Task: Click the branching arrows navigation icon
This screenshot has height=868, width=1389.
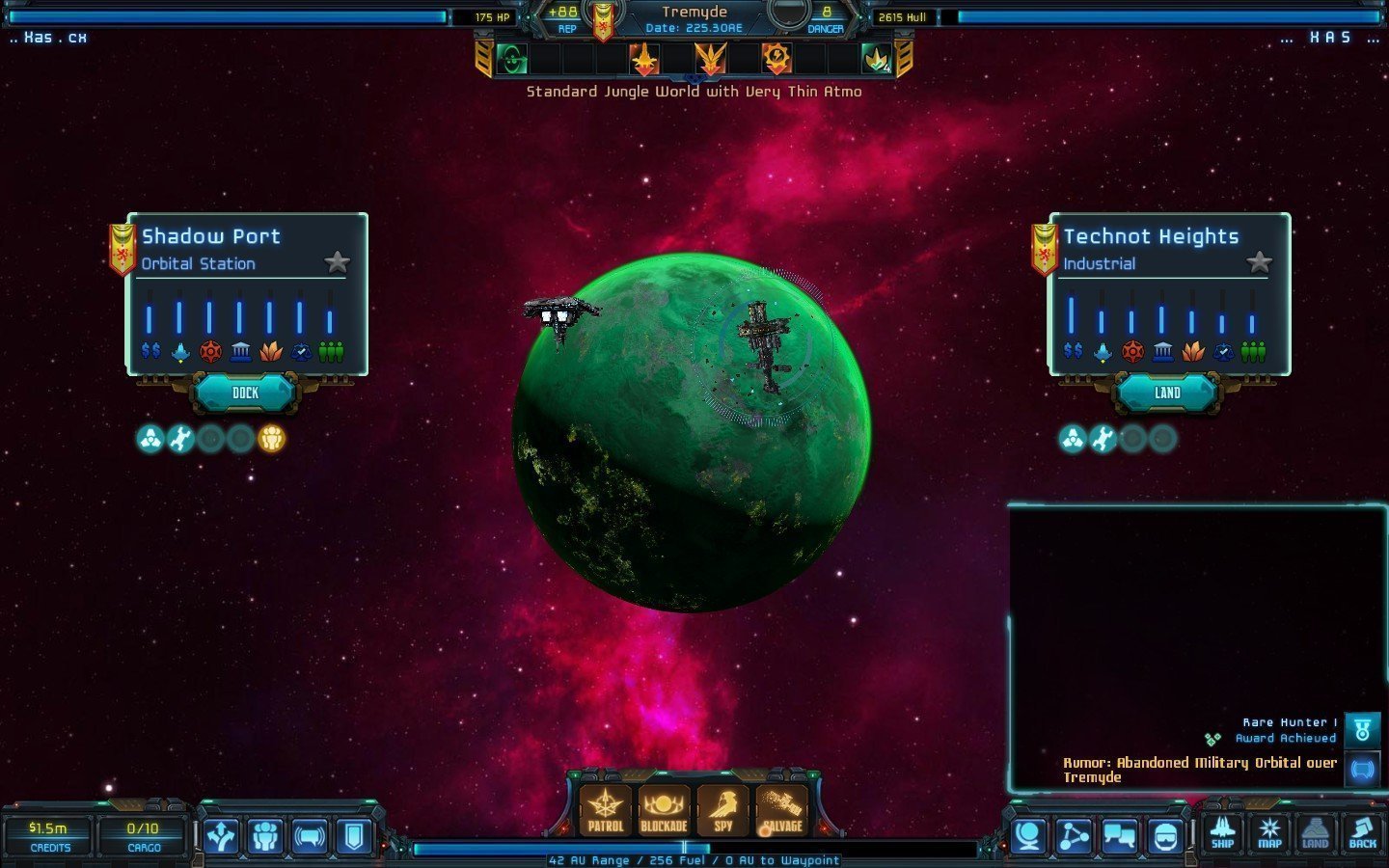Action: tap(221, 836)
